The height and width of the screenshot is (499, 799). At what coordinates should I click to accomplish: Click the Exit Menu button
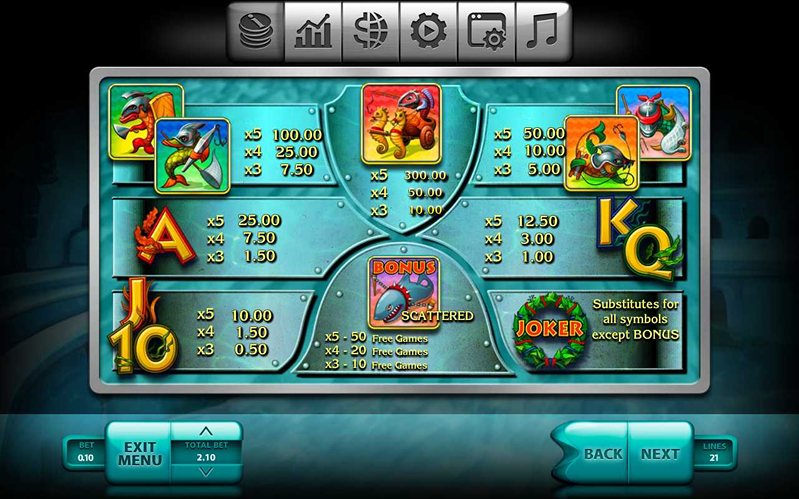click(139, 453)
